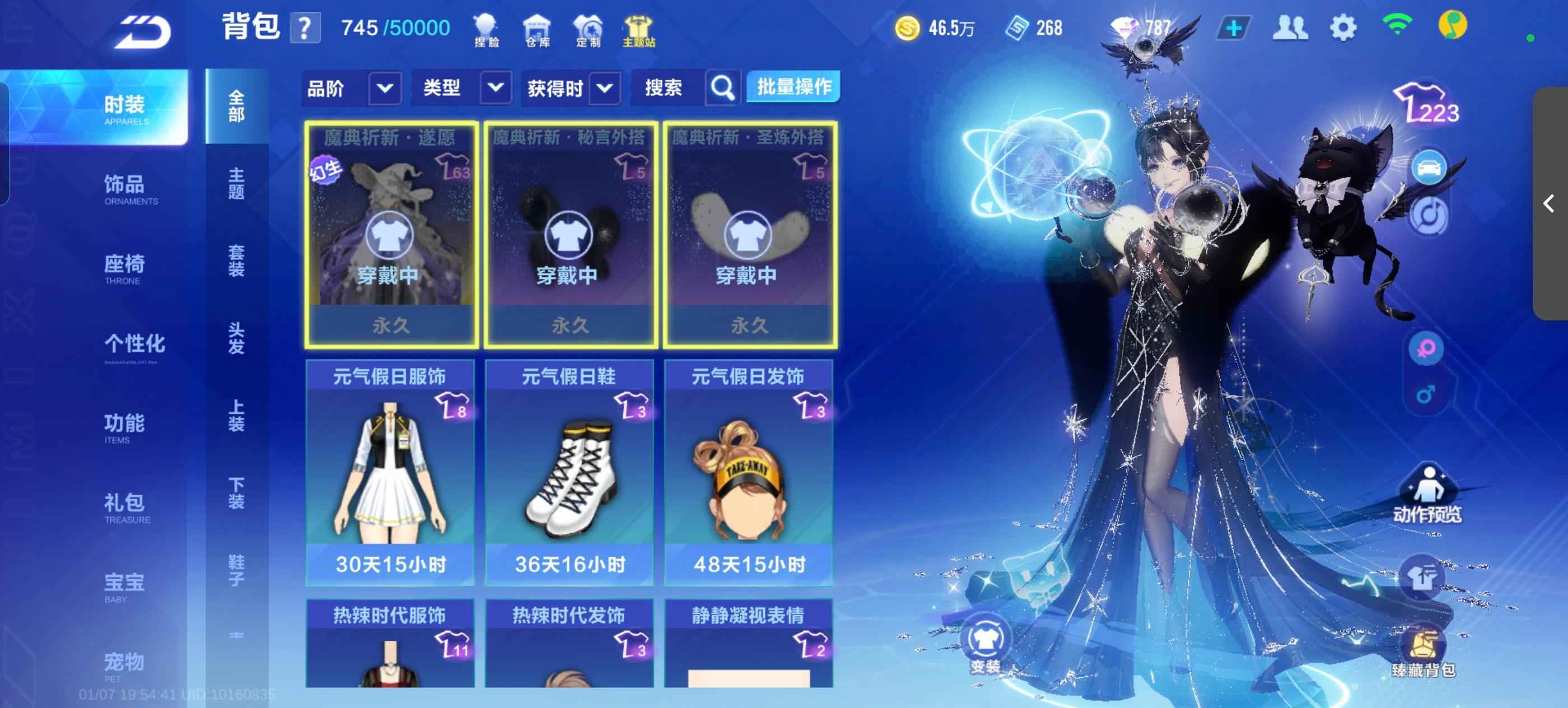Switch to the 饰品 Ornaments category
This screenshot has height=708, width=1568.
[125, 188]
